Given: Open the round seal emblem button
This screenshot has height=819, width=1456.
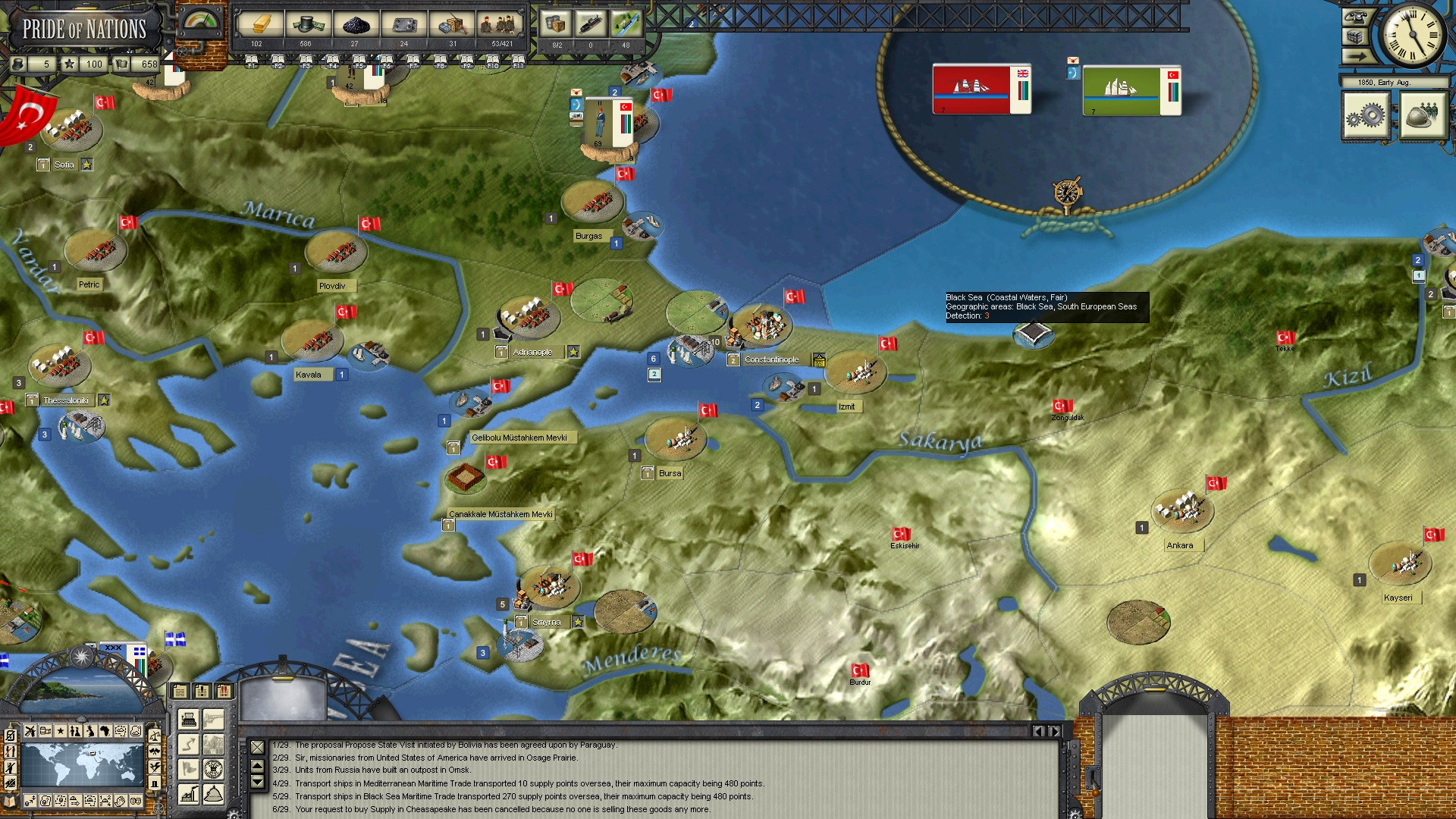Looking at the screenshot, I should (214, 768).
